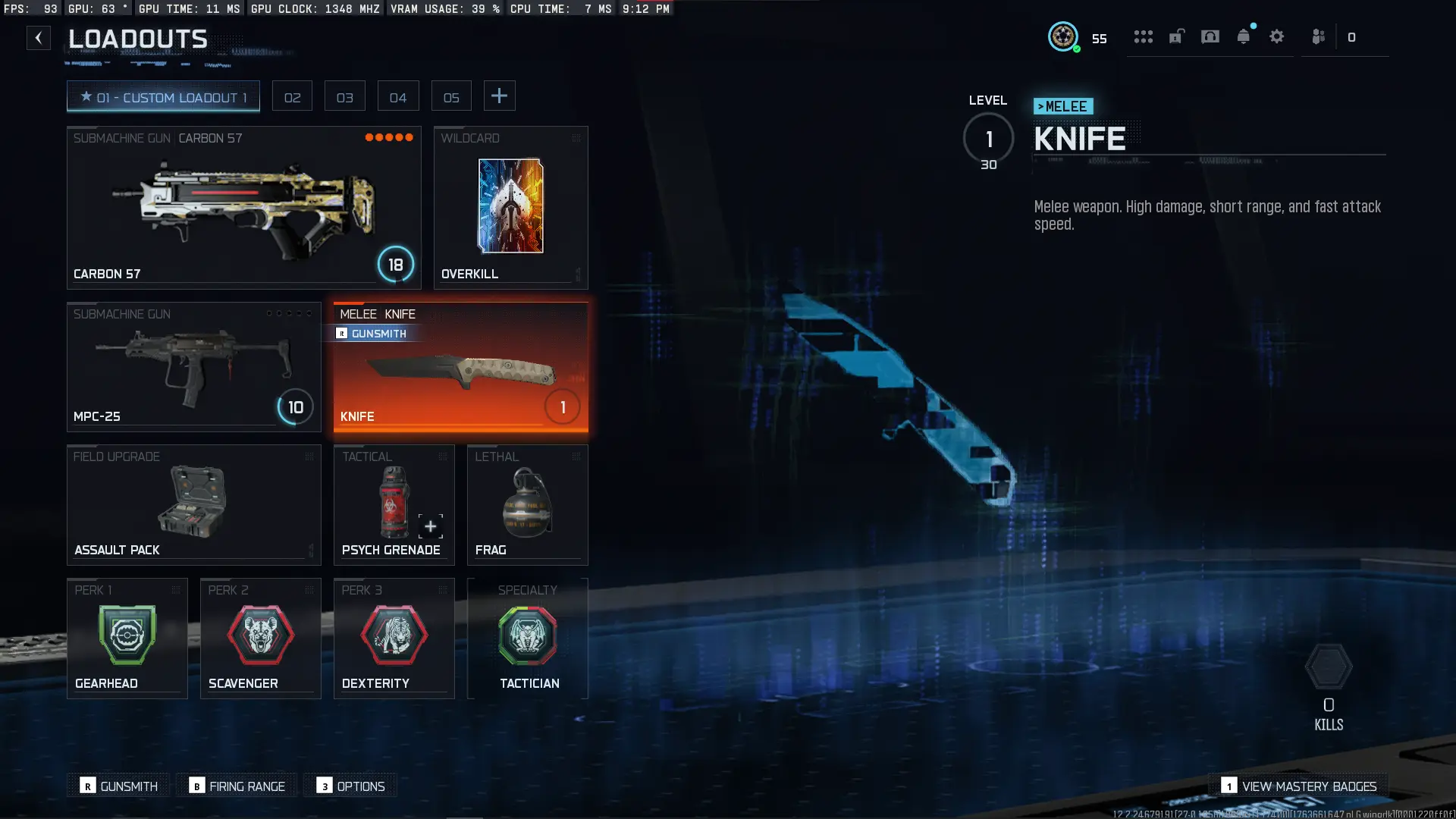Select the Overkill wildcard card

tap(510, 207)
